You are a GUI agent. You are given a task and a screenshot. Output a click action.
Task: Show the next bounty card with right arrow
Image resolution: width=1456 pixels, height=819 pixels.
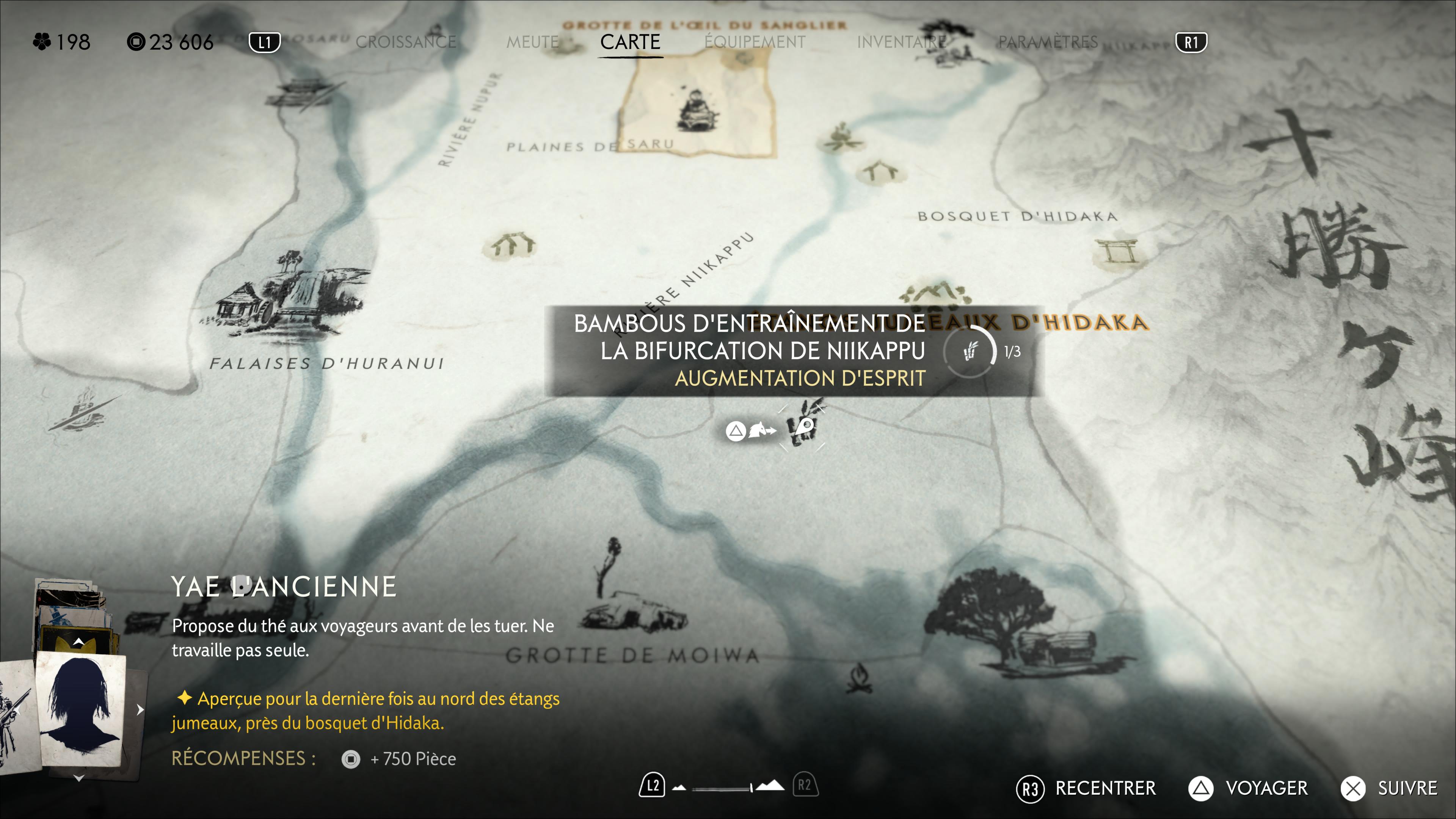coord(140,709)
